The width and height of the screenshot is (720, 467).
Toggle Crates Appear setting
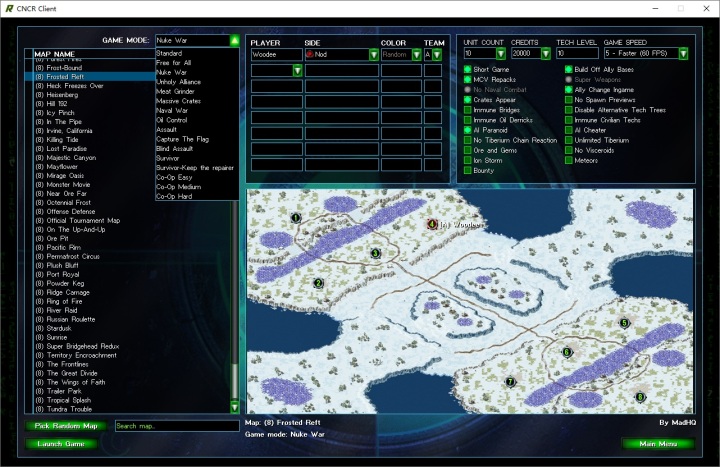pyautogui.click(x=468, y=100)
